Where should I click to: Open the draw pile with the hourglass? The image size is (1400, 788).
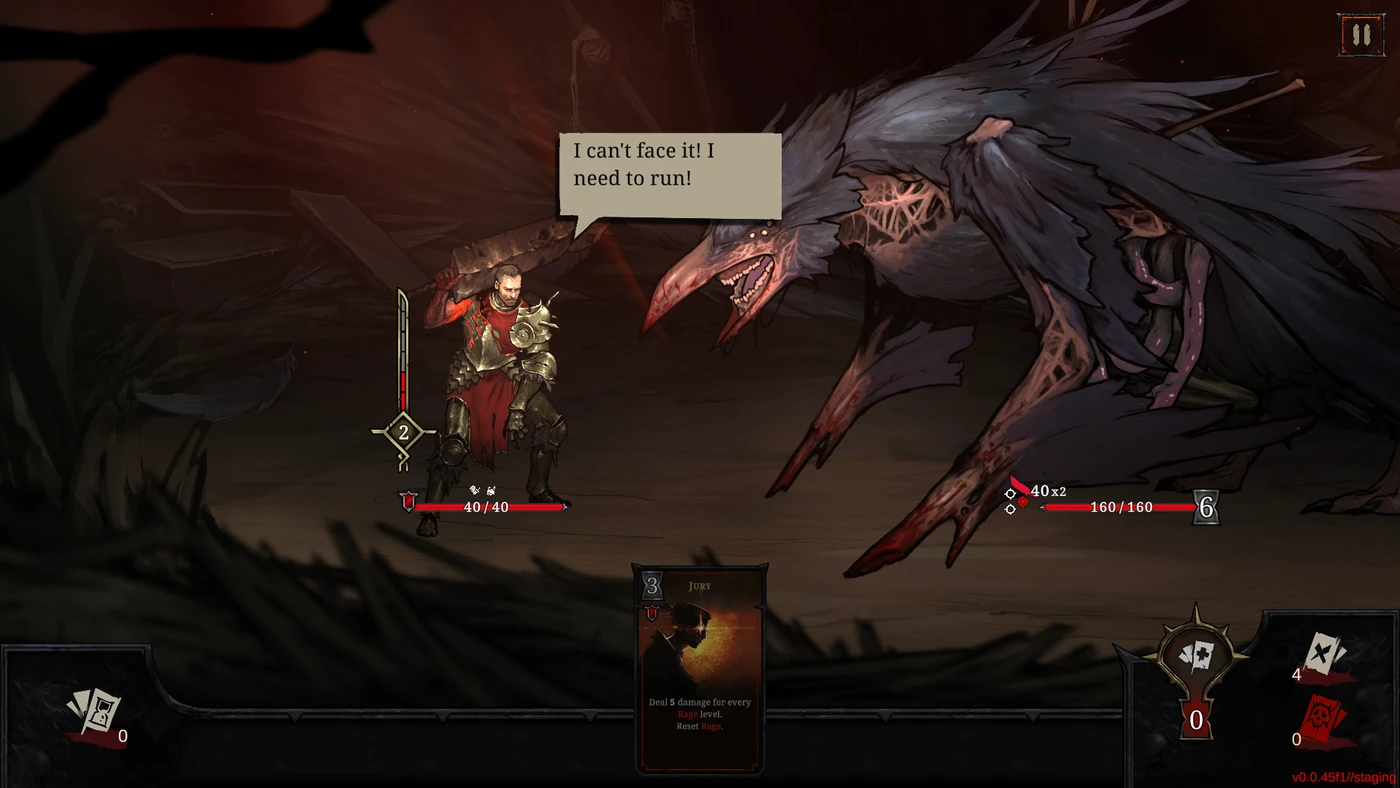pos(96,713)
